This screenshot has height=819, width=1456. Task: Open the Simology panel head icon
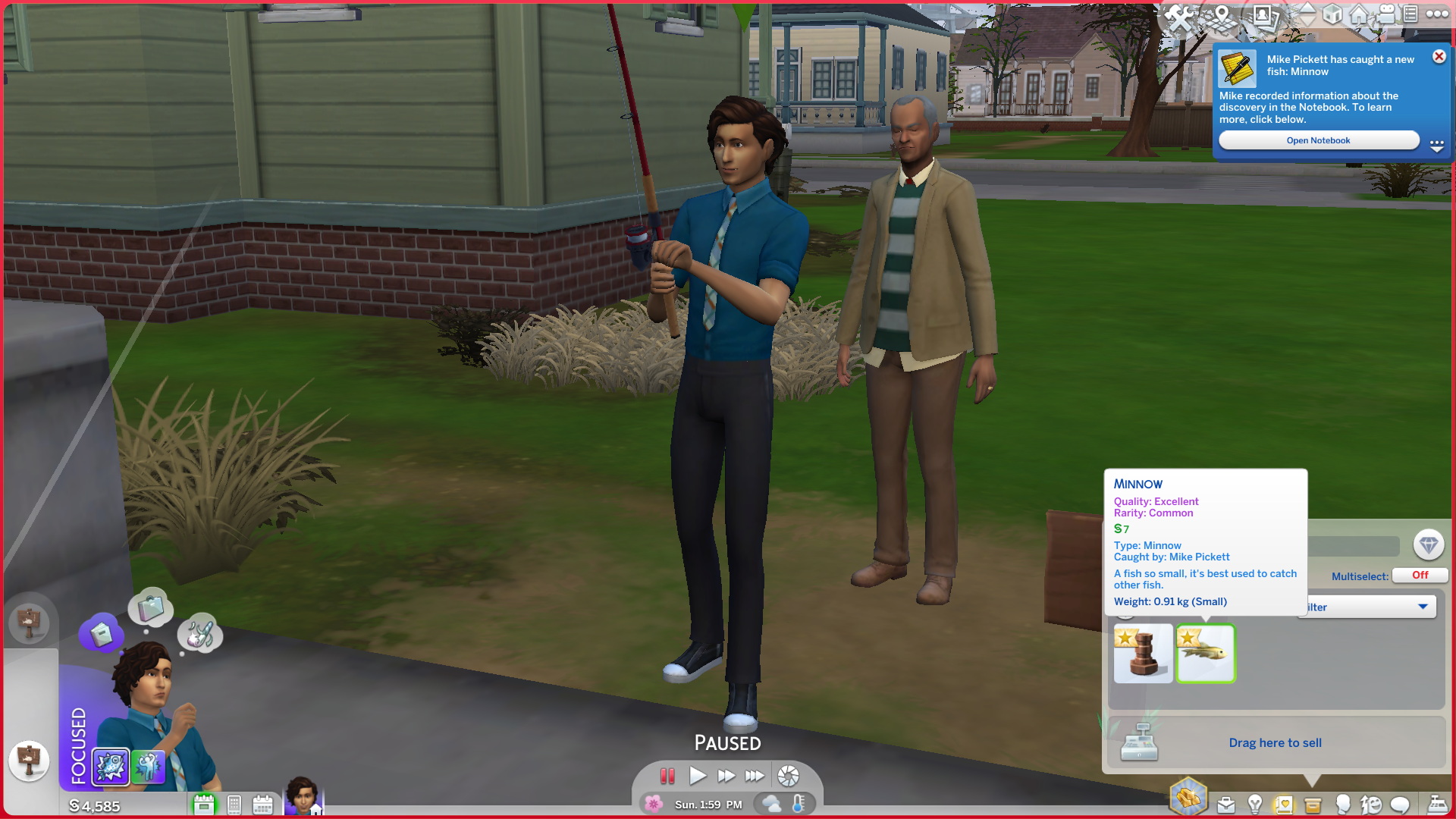pyautogui.click(x=1341, y=804)
